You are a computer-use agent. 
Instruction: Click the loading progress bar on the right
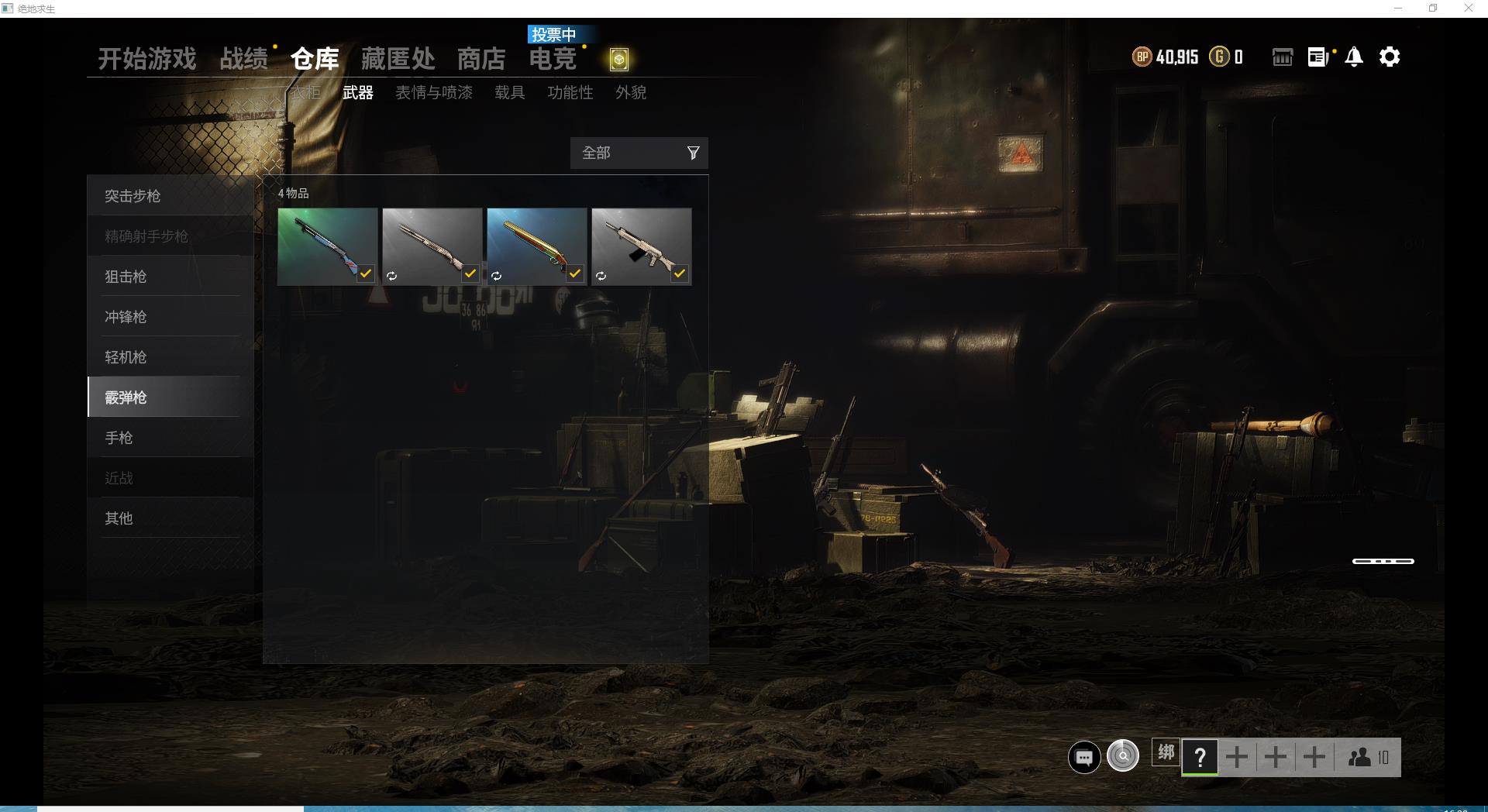click(x=1383, y=561)
